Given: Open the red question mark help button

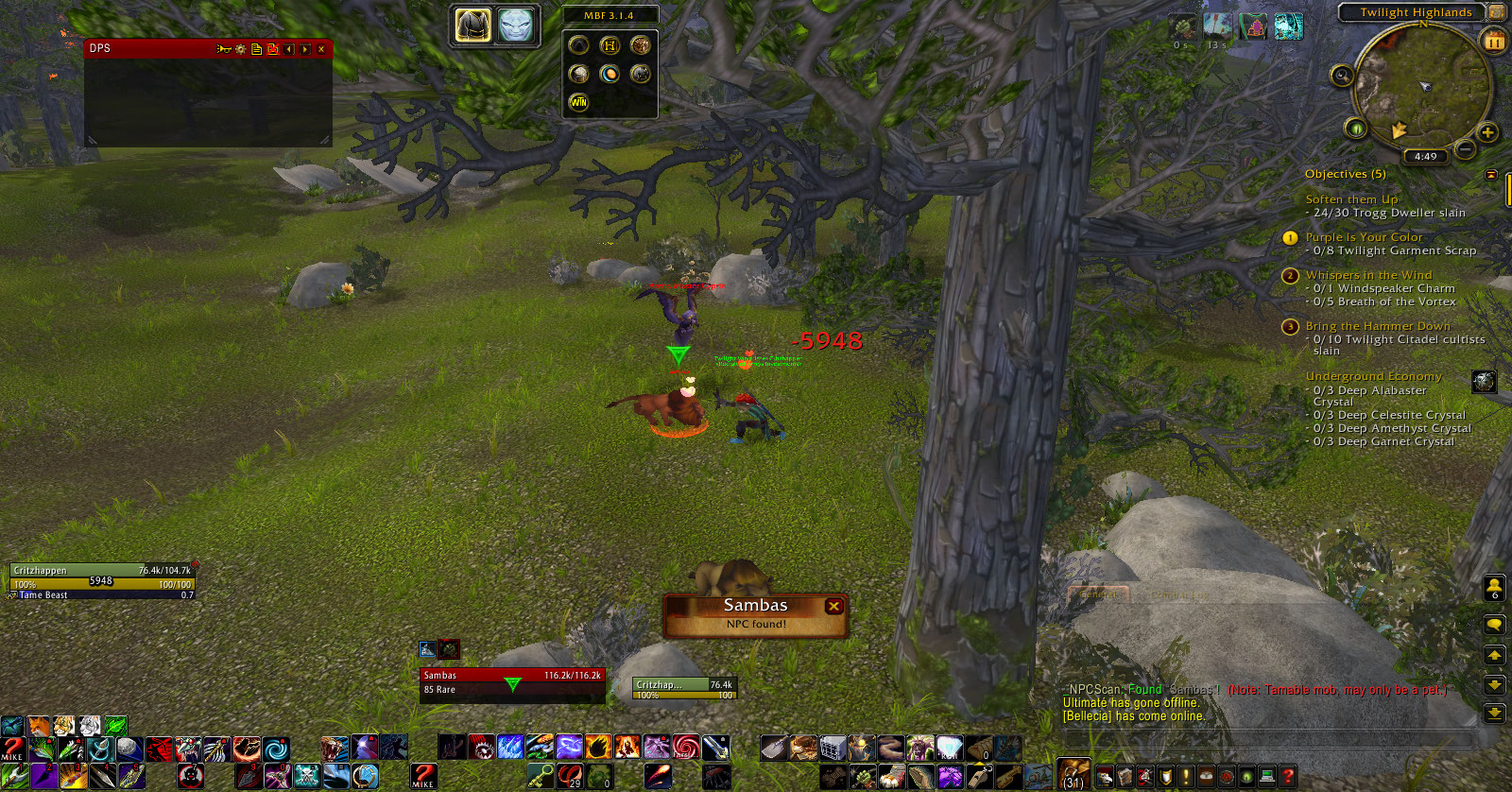Looking at the screenshot, I should point(1287,777).
